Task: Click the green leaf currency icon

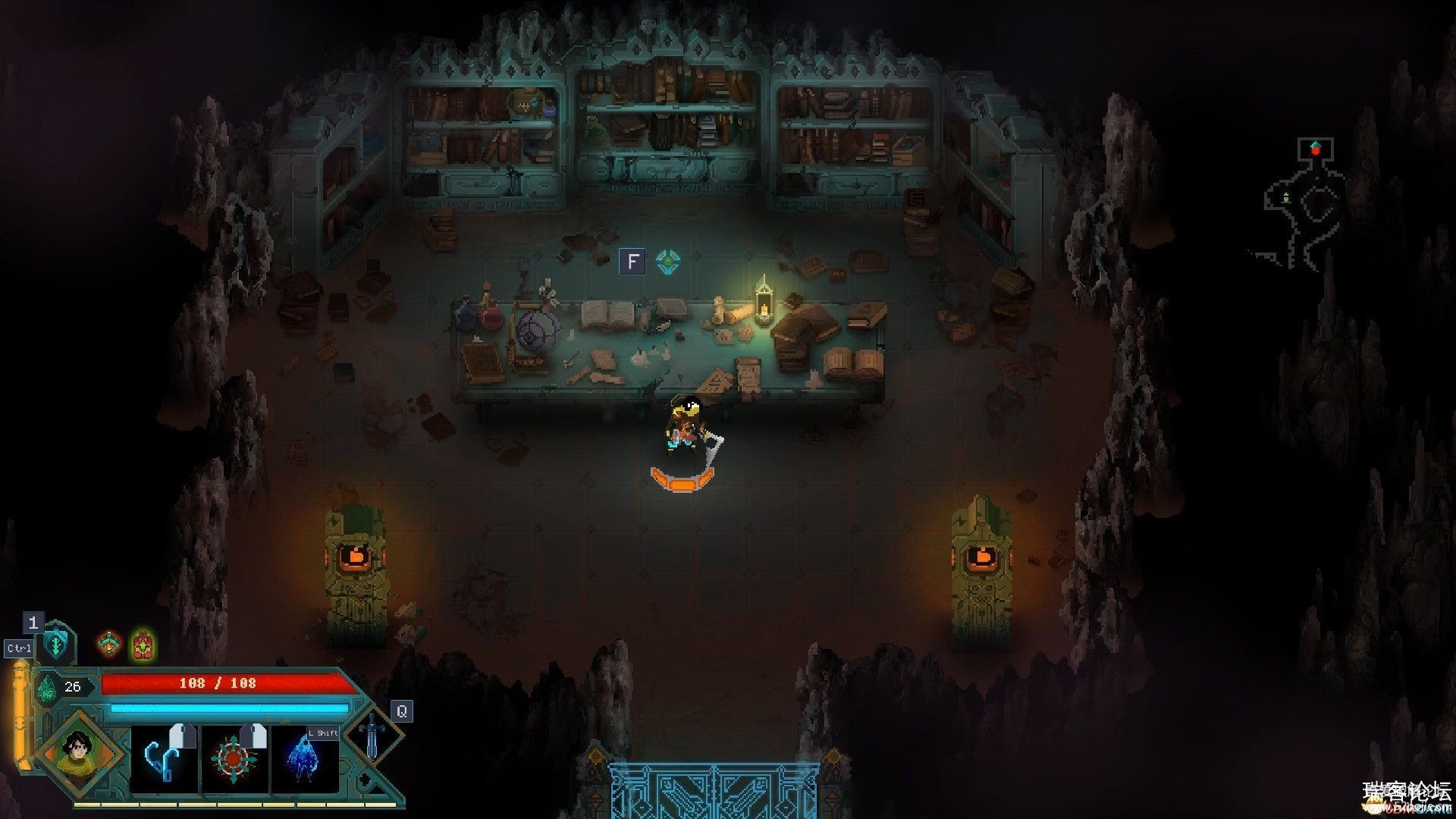Action: tap(47, 688)
